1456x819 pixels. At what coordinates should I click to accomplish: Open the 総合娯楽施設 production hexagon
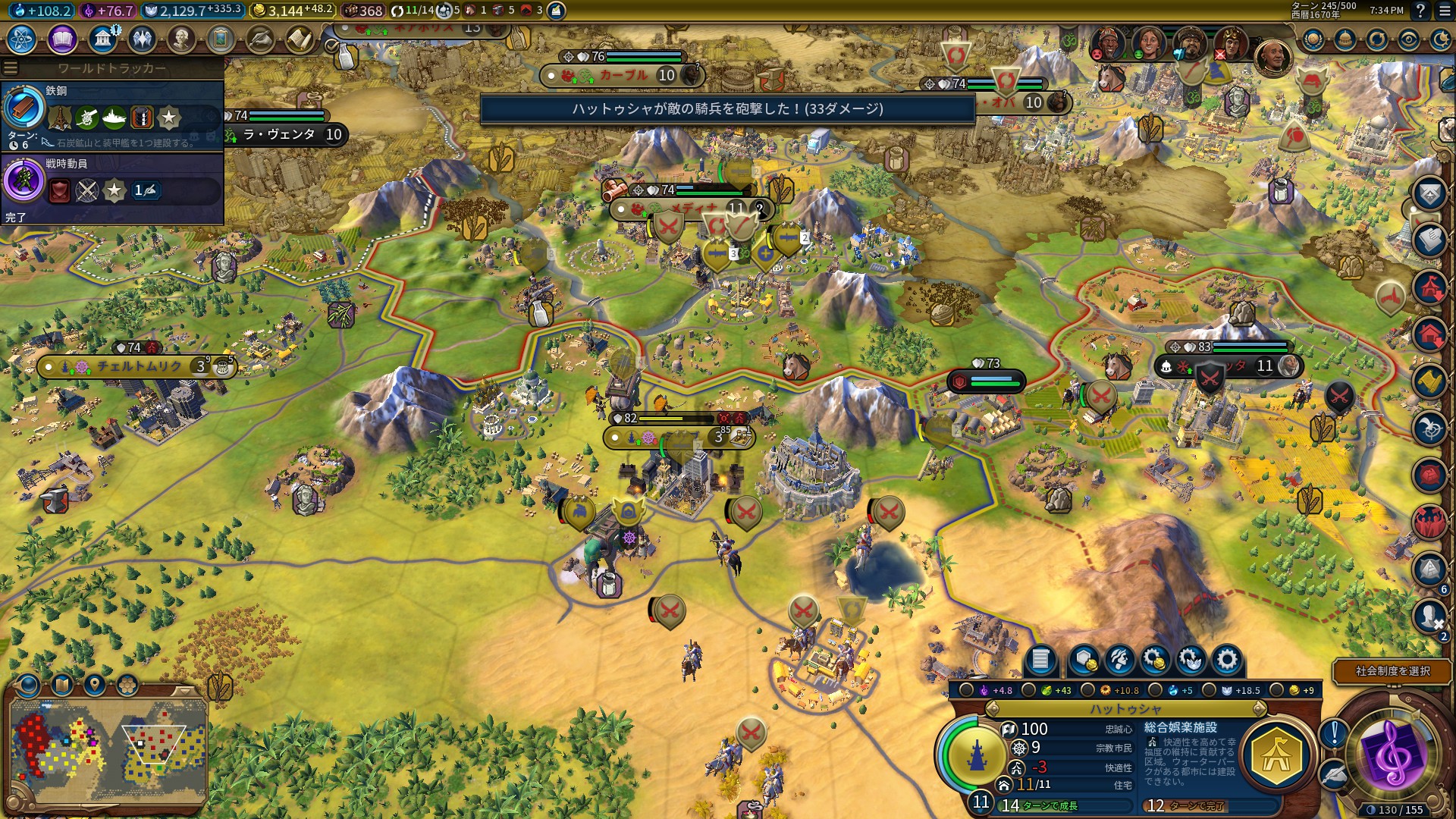click(x=1277, y=756)
